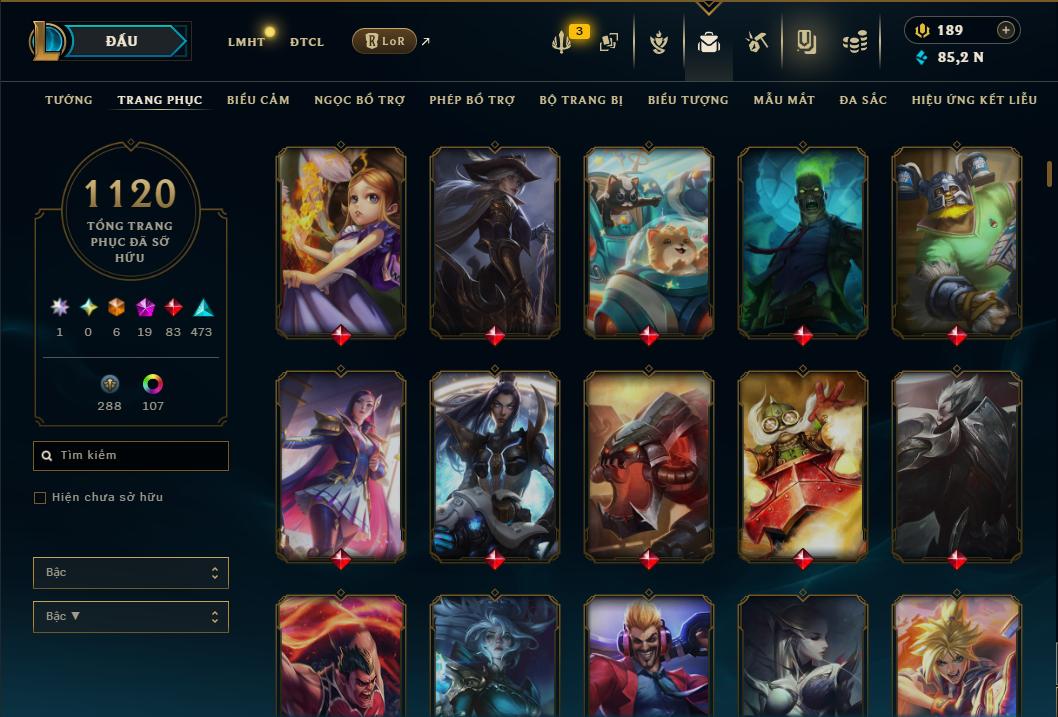Open the hammer crafting icon
Viewport: 1058px width, 717px height.
(x=757, y=42)
